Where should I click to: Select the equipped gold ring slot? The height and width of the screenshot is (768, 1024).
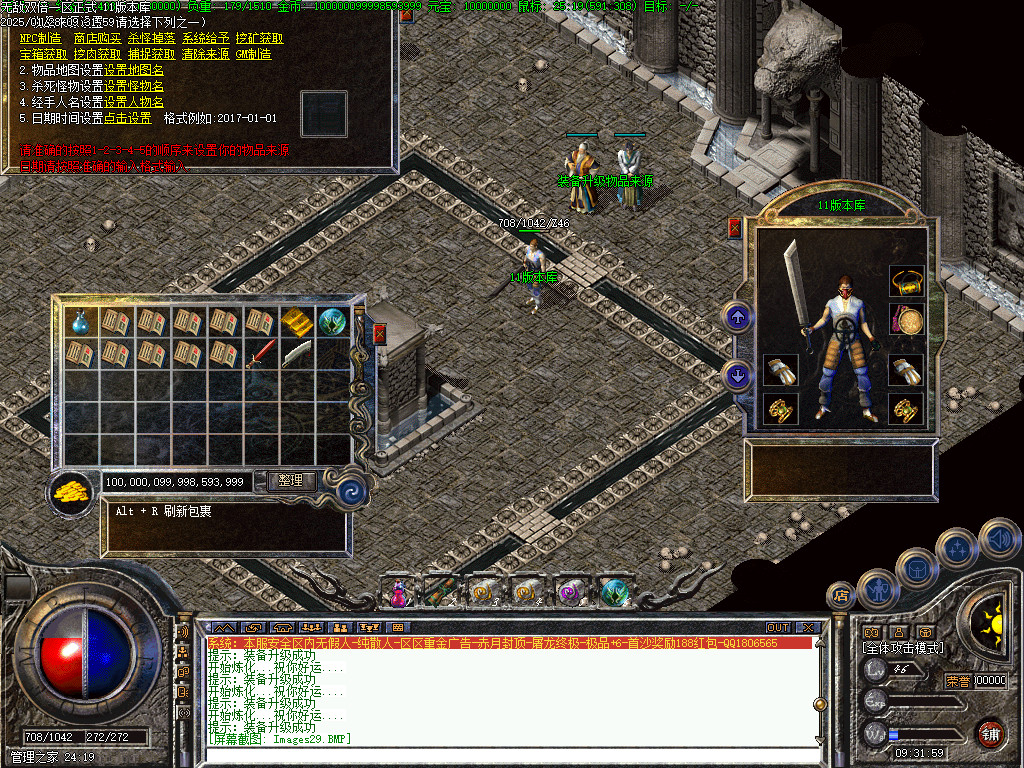[906, 281]
